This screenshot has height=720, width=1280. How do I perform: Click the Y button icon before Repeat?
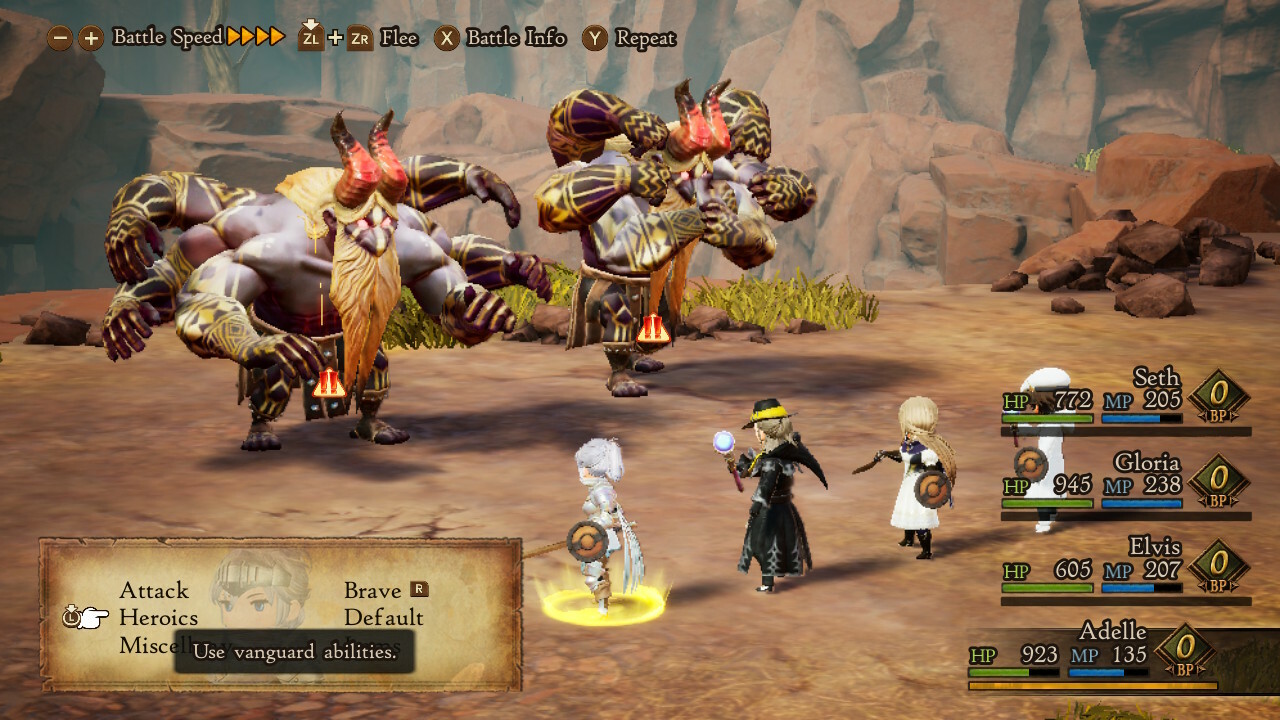click(594, 37)
